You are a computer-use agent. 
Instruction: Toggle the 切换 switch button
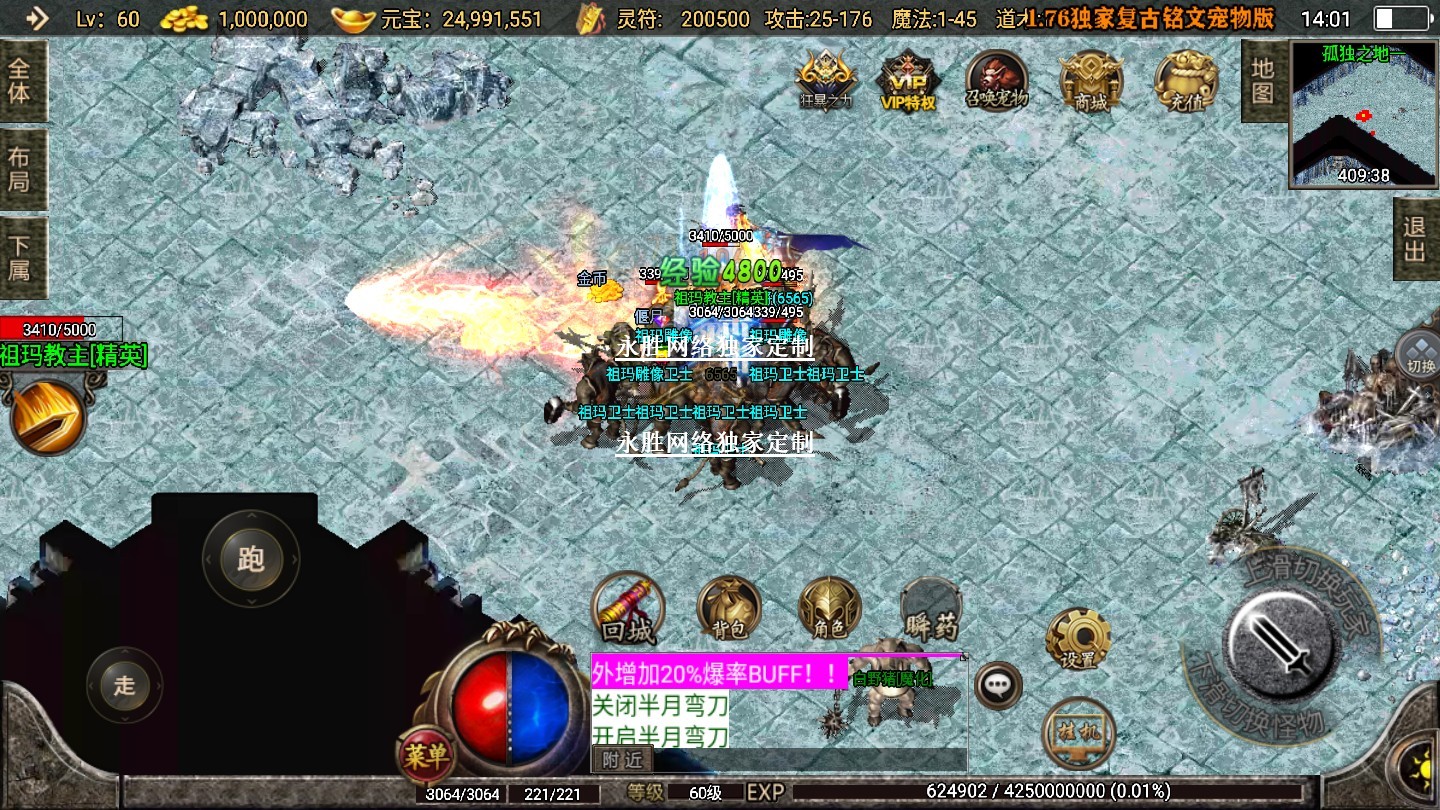point(1419,352)
